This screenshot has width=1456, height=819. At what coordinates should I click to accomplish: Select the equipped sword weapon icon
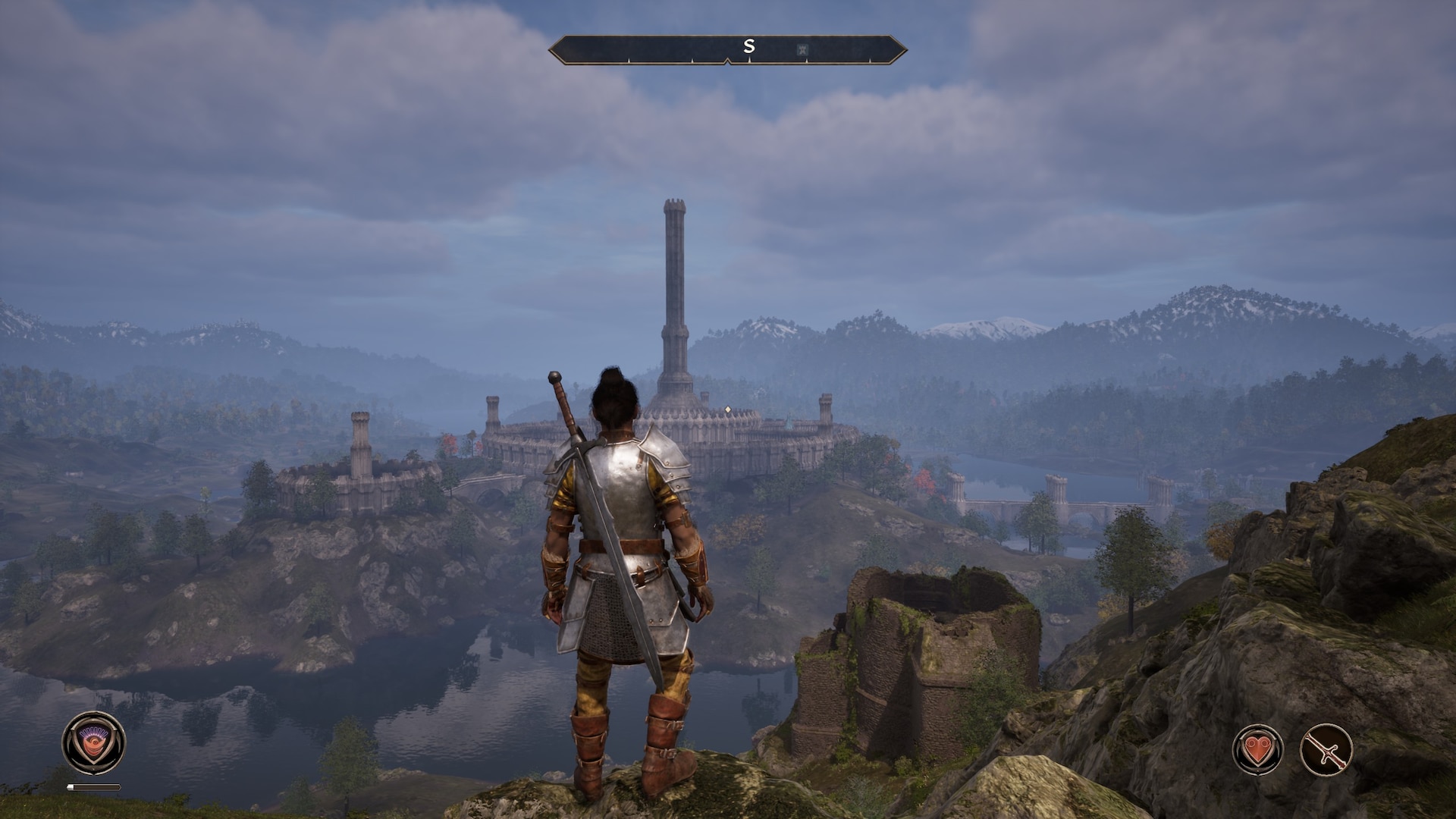click(x=1326, y=749)
